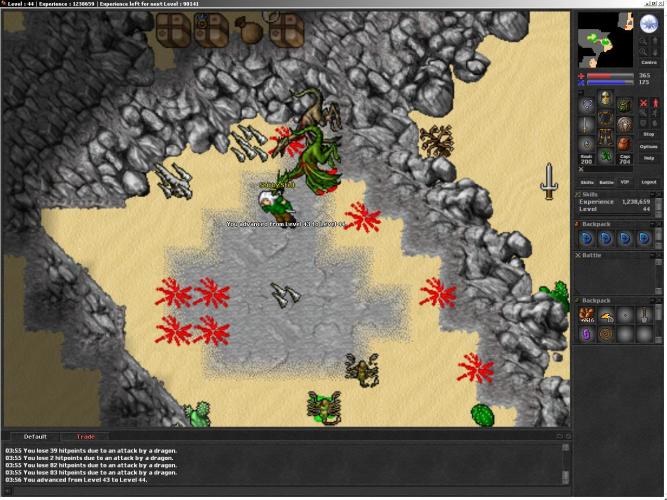Click the glowing compass orb beside the minimap
This screenshot has width=667, height=500.
[x=648, y=25]
